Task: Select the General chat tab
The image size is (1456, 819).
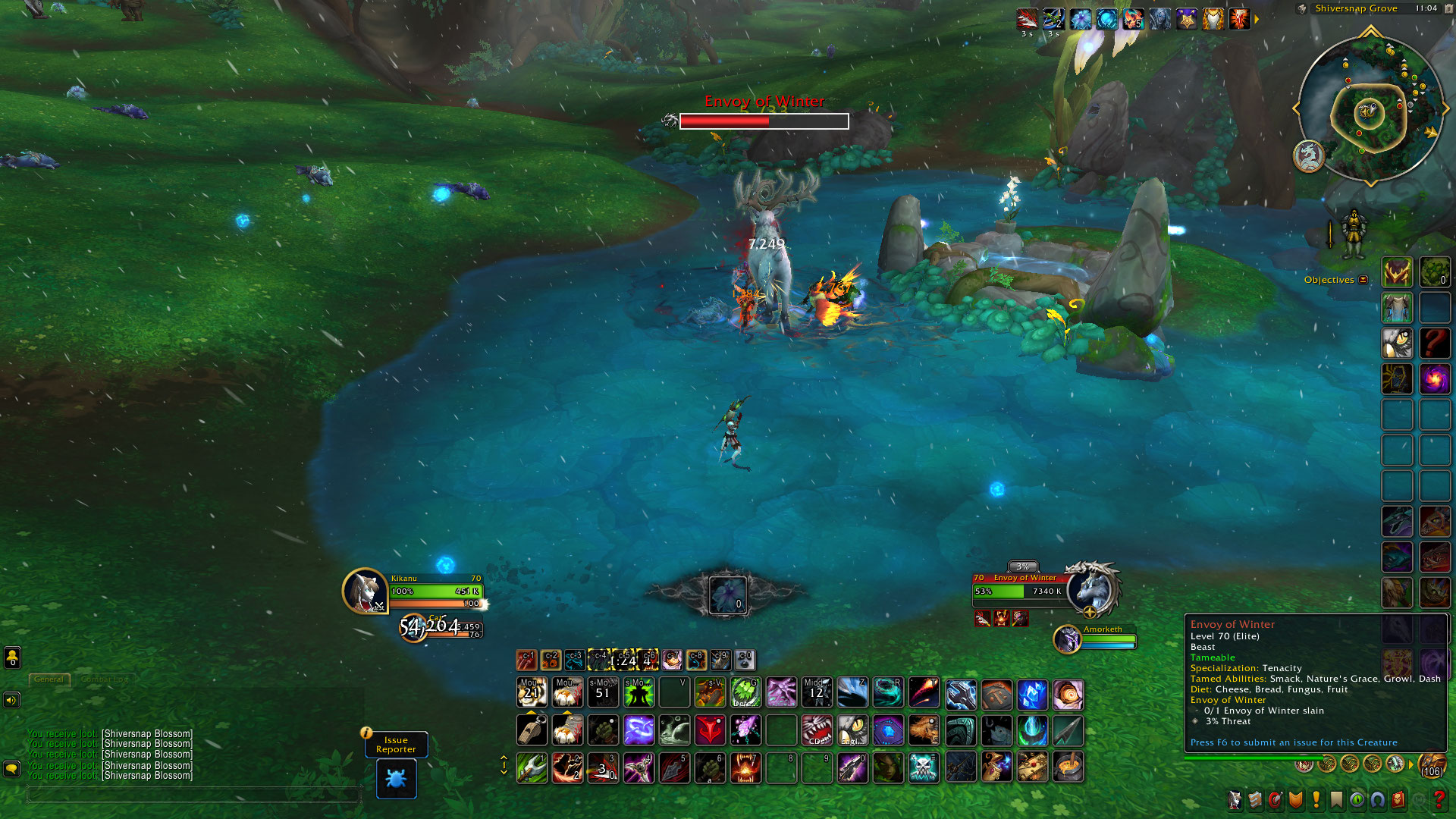Action: point(49,679)
